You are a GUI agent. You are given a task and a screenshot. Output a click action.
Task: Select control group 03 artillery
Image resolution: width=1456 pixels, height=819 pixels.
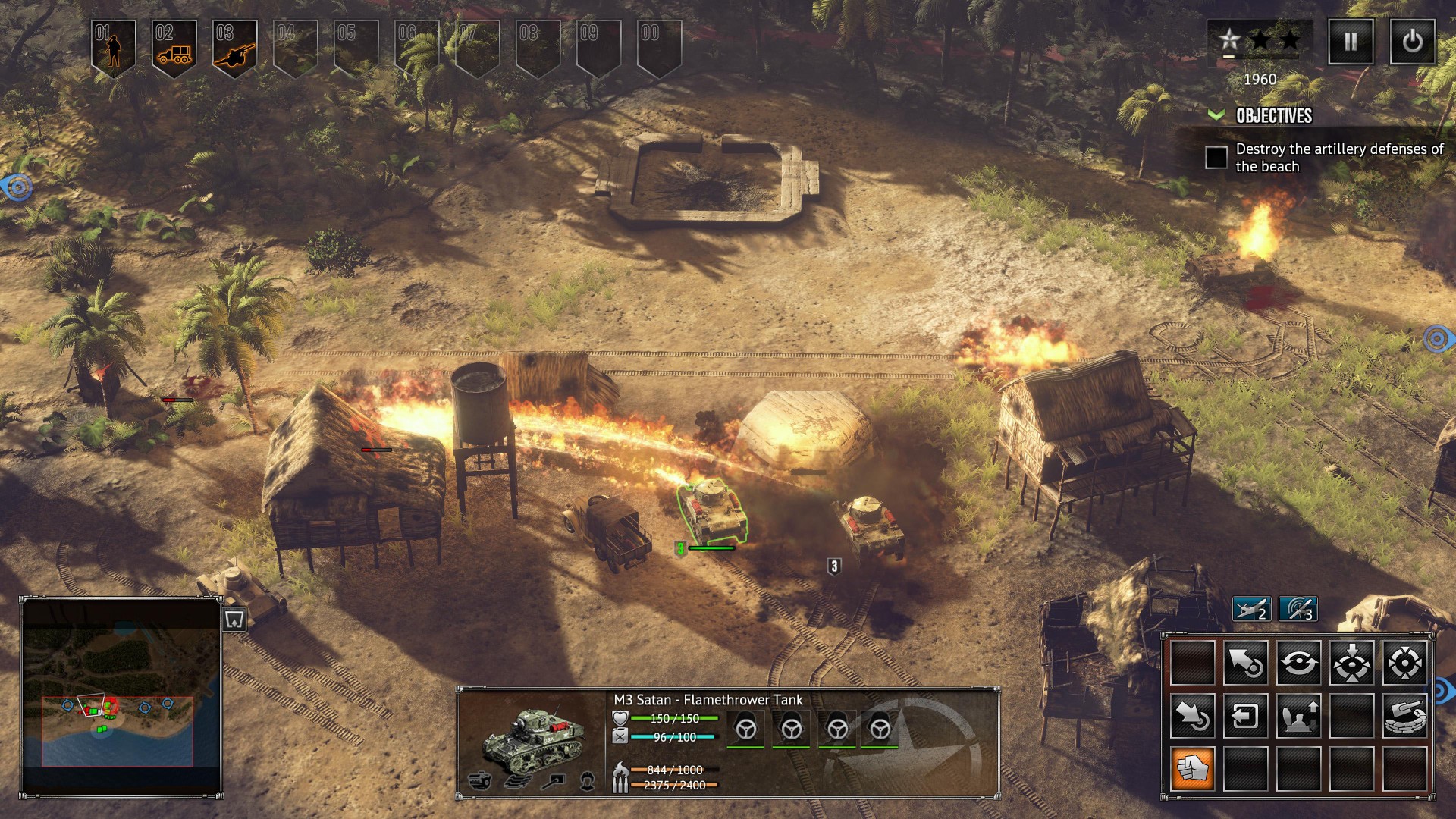point(235,47)
